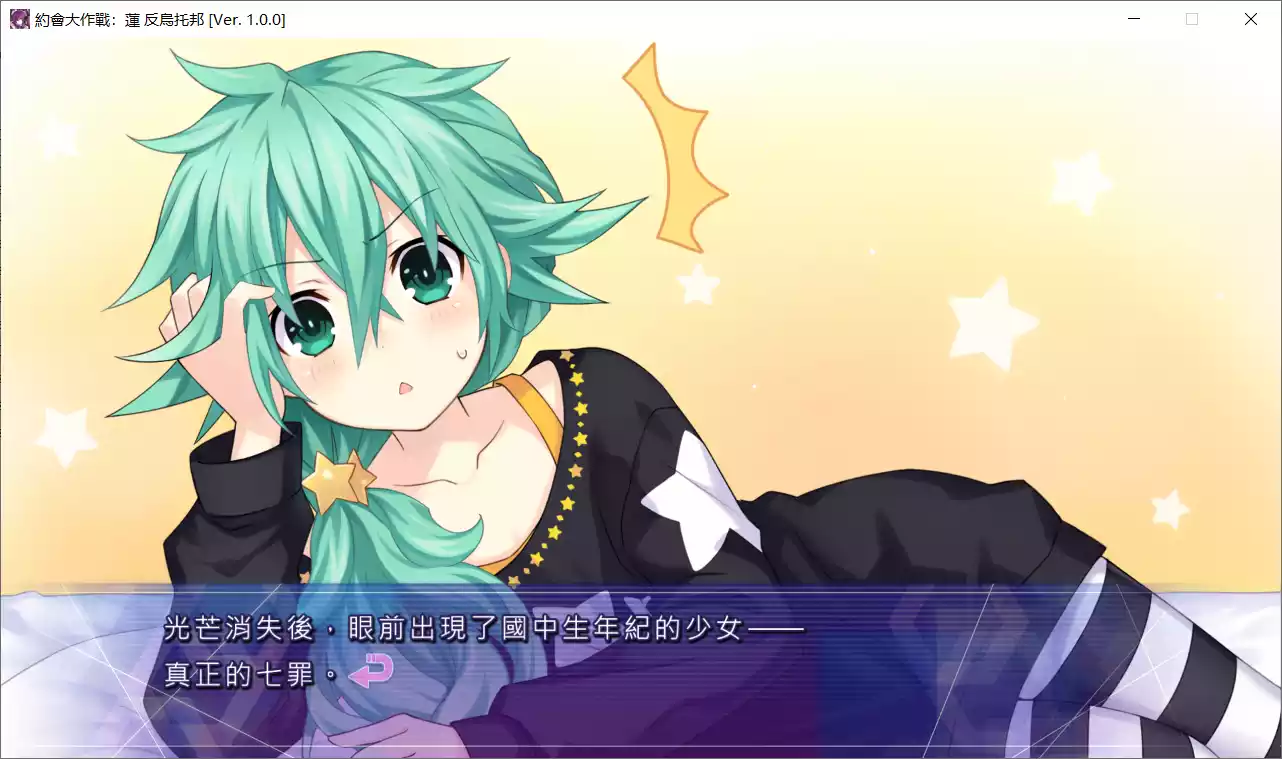This screenshot has width=1282, height=759.
Task: Minimize the game window
Action: tap(1133, 18)
